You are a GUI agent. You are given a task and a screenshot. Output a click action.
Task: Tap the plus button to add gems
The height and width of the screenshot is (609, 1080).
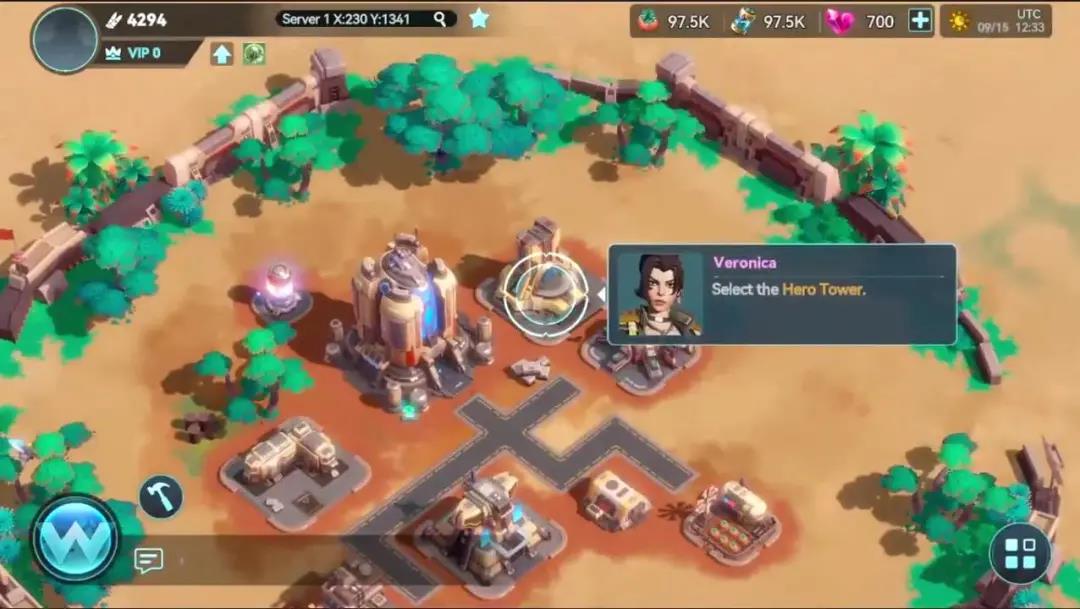[920, 21]
